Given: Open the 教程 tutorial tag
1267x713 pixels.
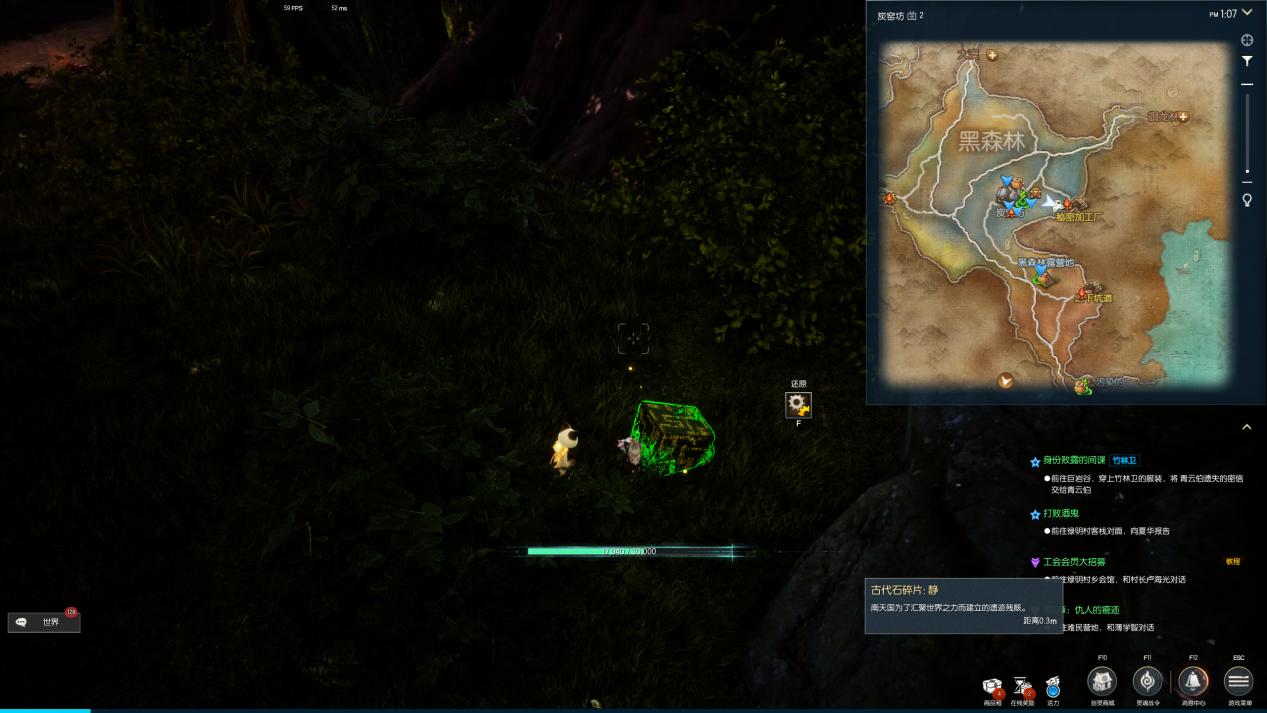Looking at the screenshot, I should pos(1232,562).
